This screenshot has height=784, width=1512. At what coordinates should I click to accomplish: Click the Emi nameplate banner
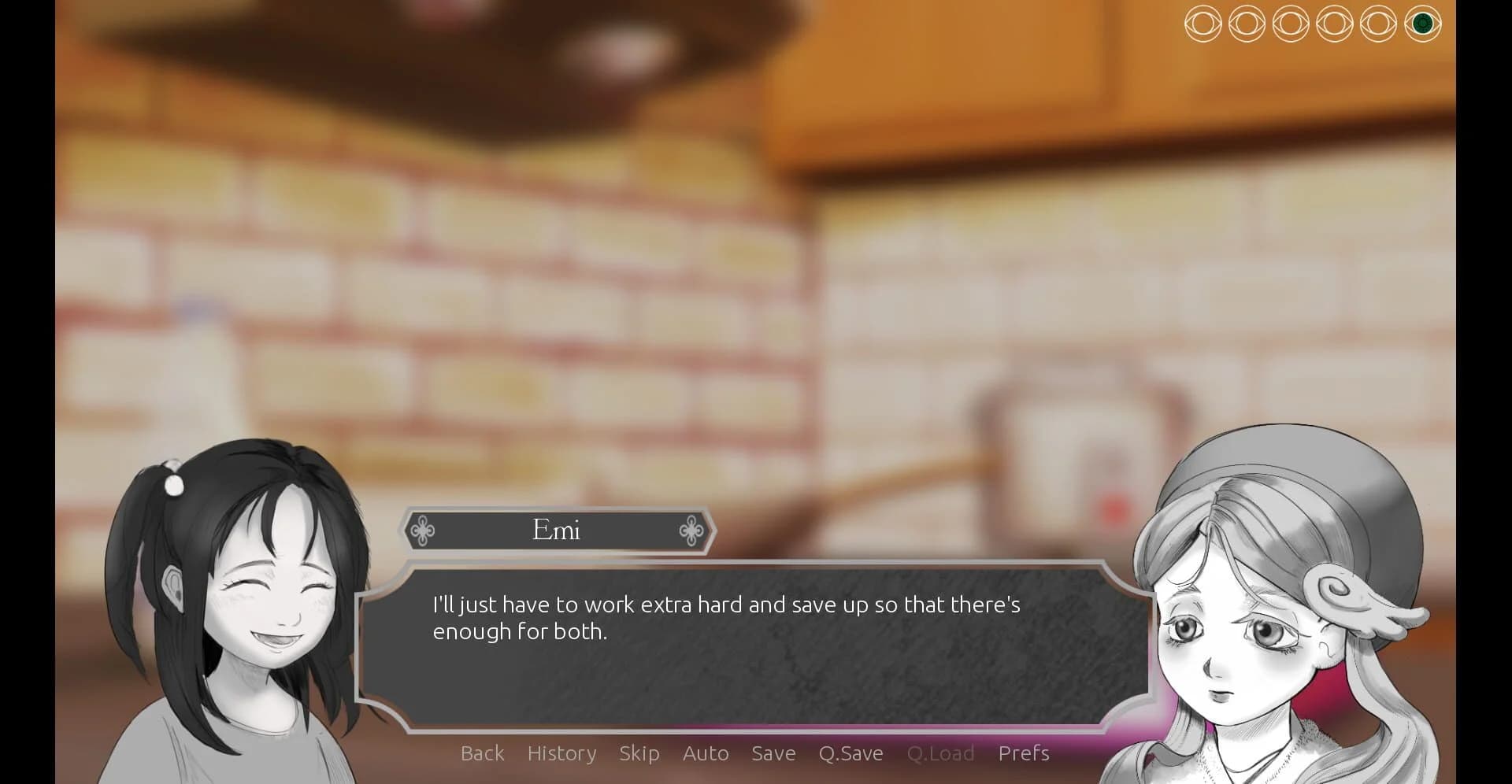[x=557, y=531]
